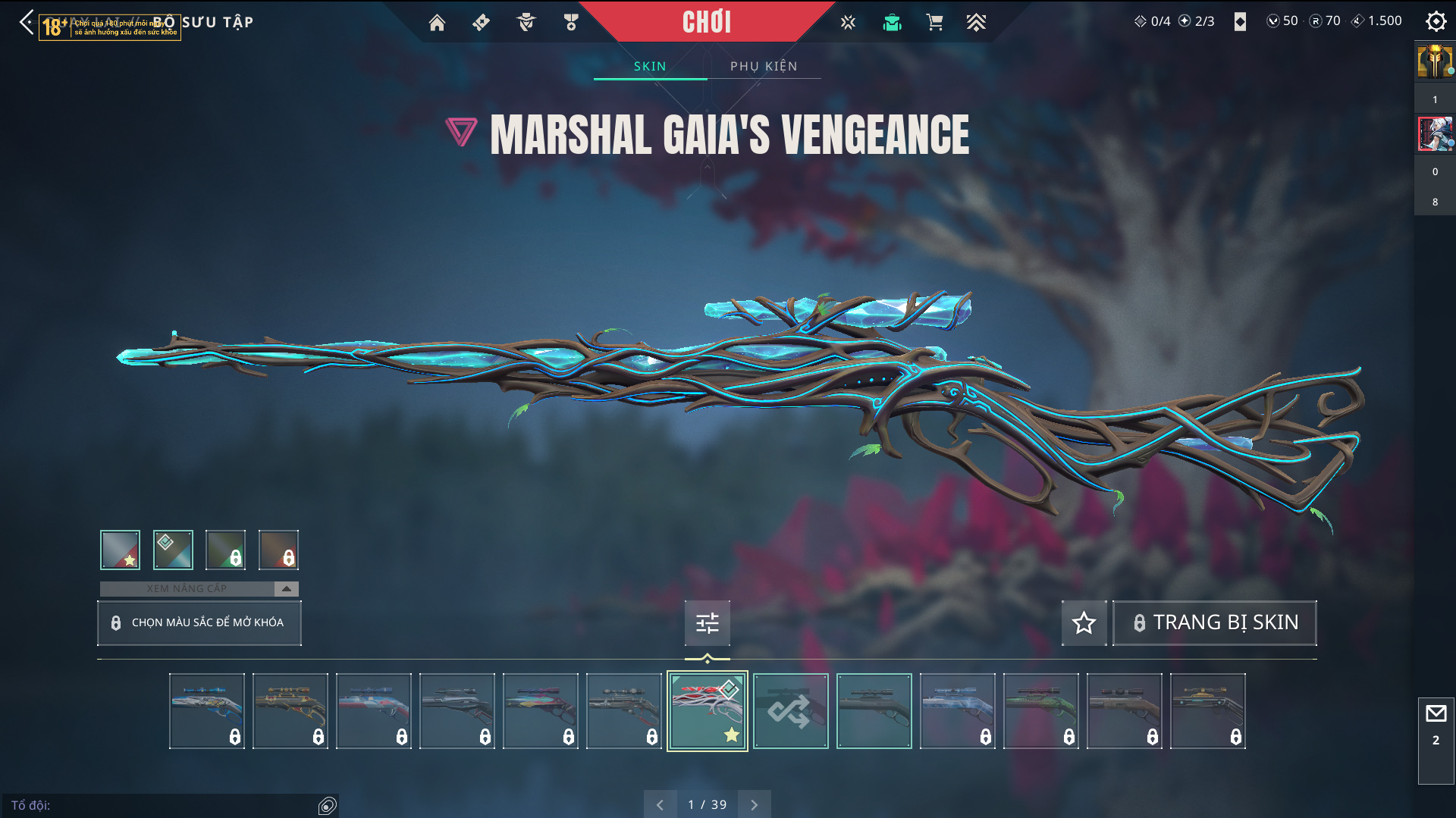Open the skin filter sliders button
Viewport: 1456px width, 818px height.
(707, 622)
